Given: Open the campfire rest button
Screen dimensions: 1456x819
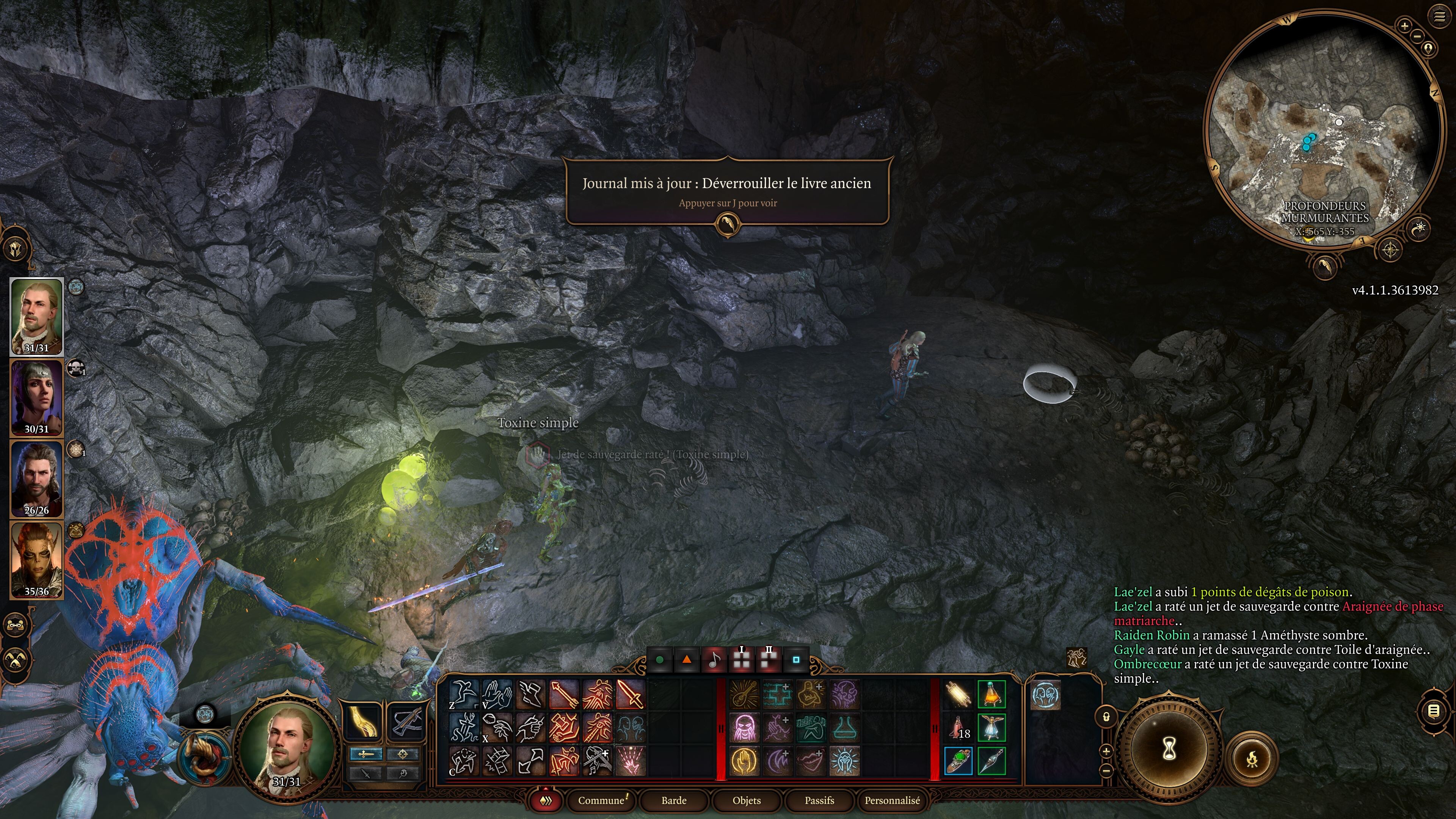Looking at the screenshot, I should point(1252,758).
